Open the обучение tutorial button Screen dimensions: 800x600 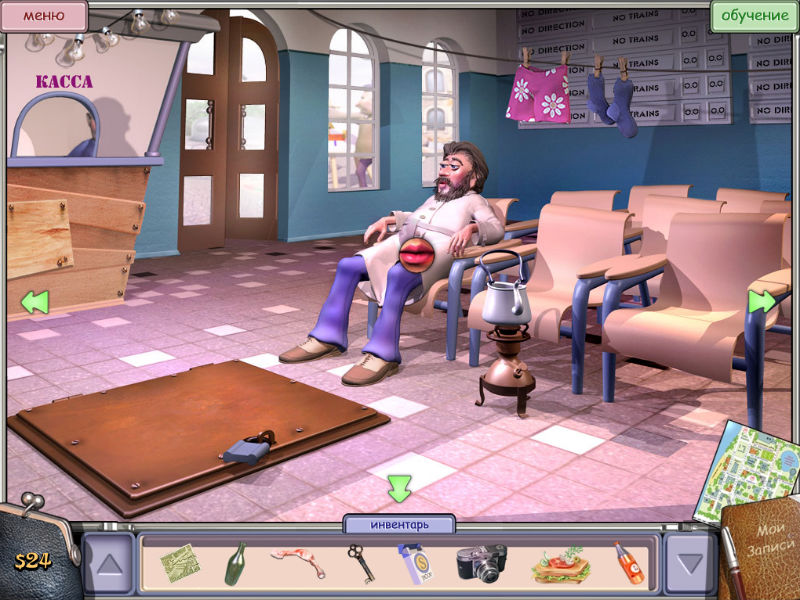pyautogui.click(x=754, y=15)
